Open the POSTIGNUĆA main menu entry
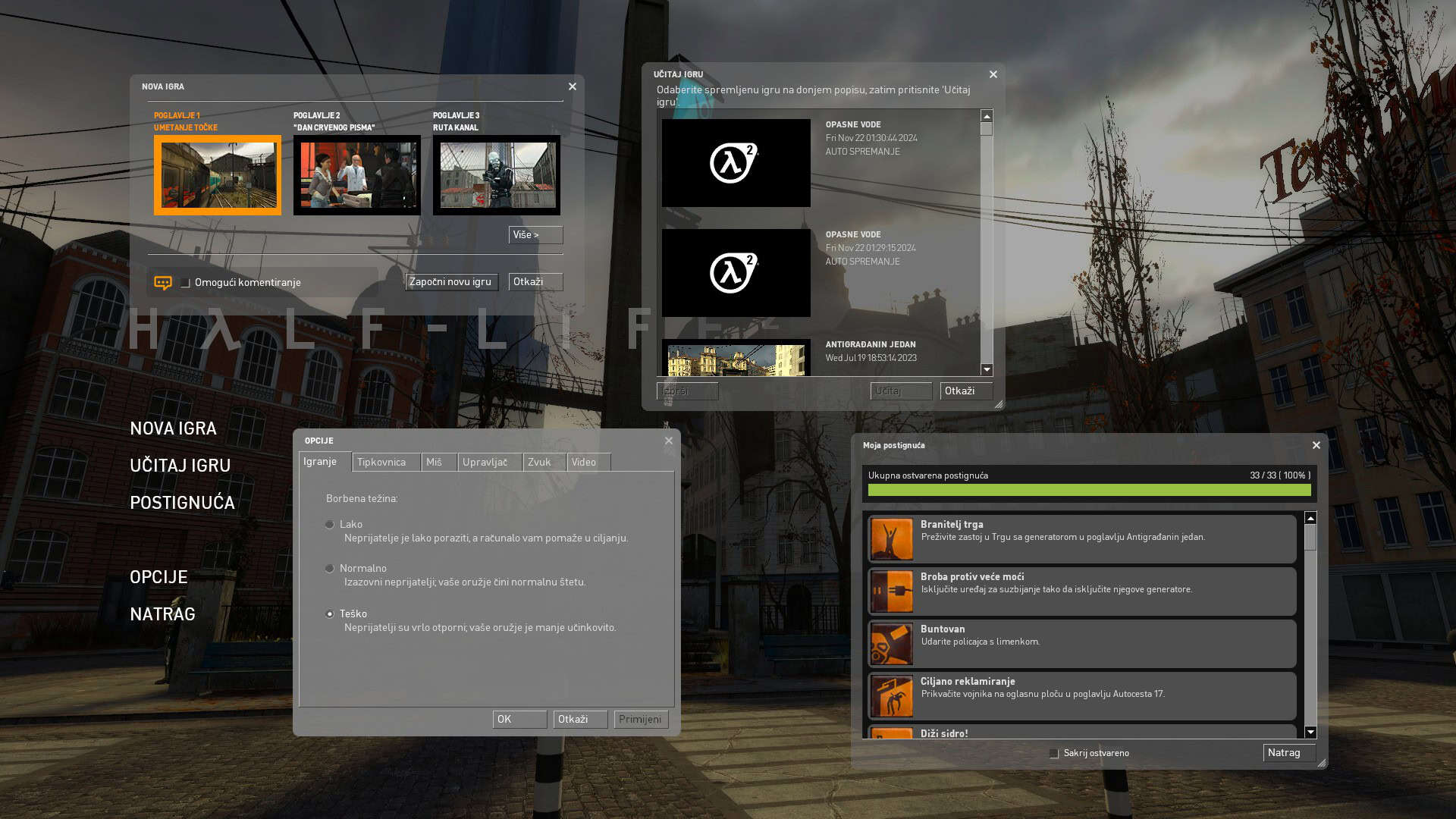Viewport: 1456px width, 819px height. tap(182, 503)
